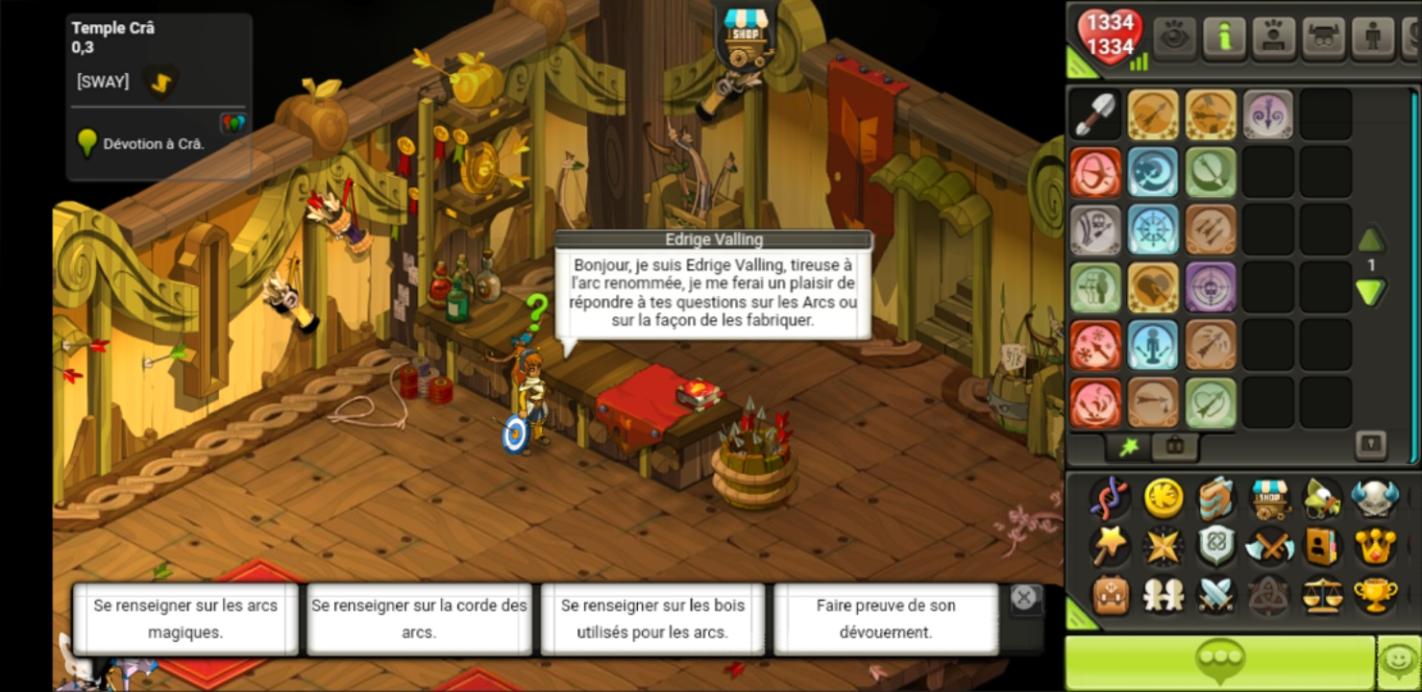Select the 'bois utilisés pour les arcs' reply

point(652,619)
